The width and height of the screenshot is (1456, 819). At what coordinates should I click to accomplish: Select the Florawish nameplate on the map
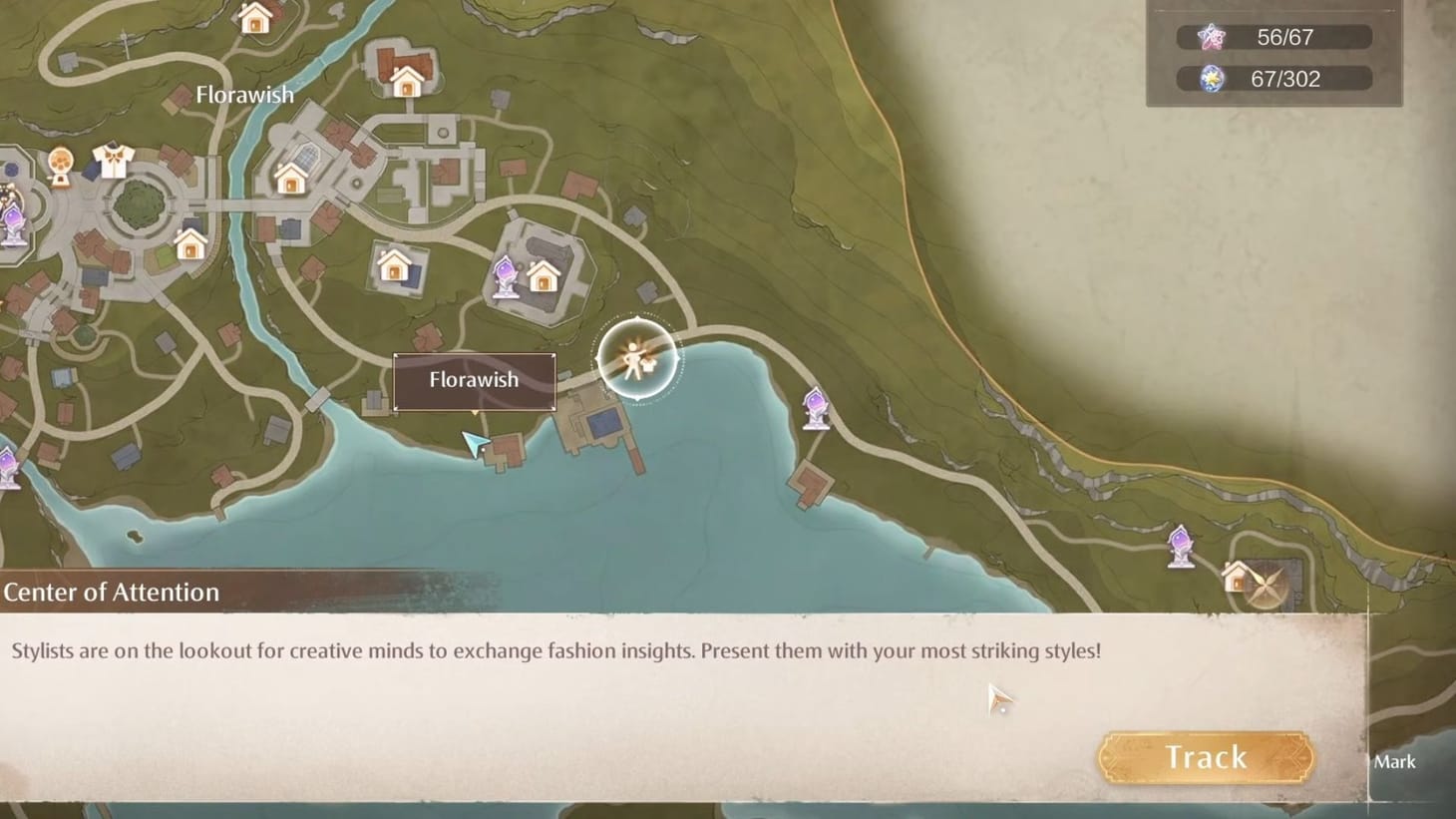(474, 380)
